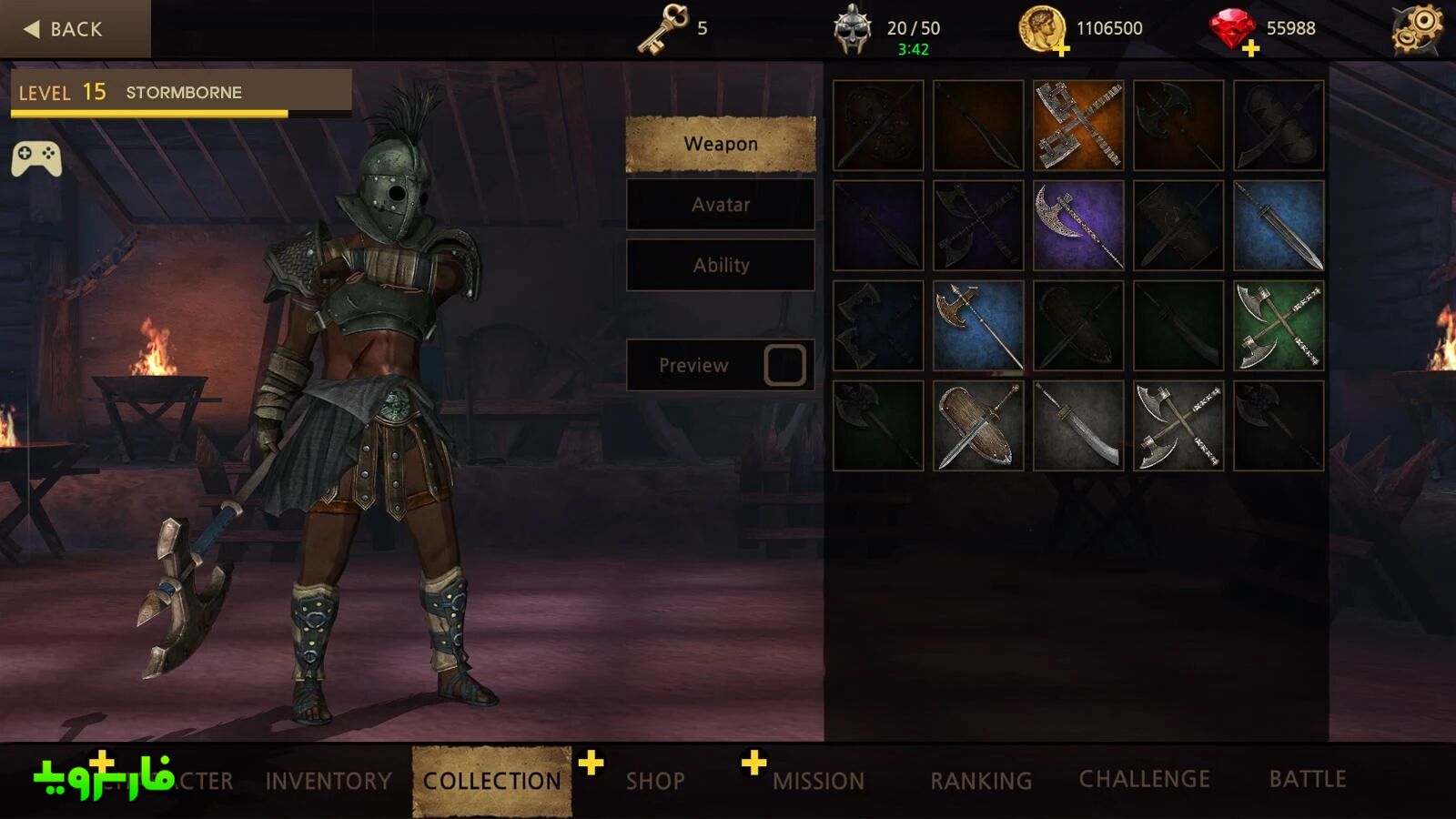The height and width of the screenshot is (819, 1456).
Task: Pick the blue background short sword
Action: click(1279, 226)
